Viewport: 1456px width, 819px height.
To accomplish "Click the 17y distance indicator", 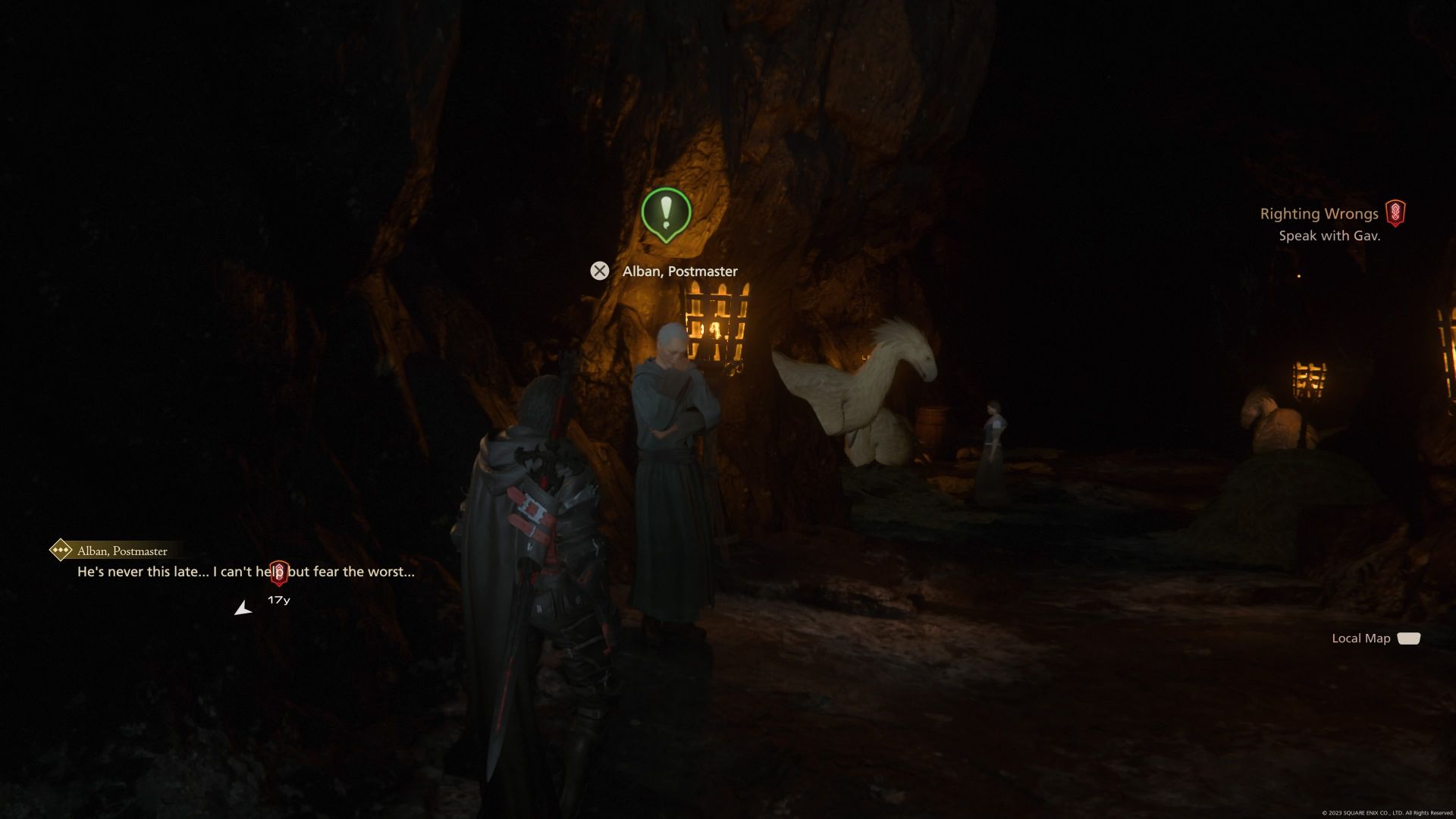I will [x=278, y=598].
